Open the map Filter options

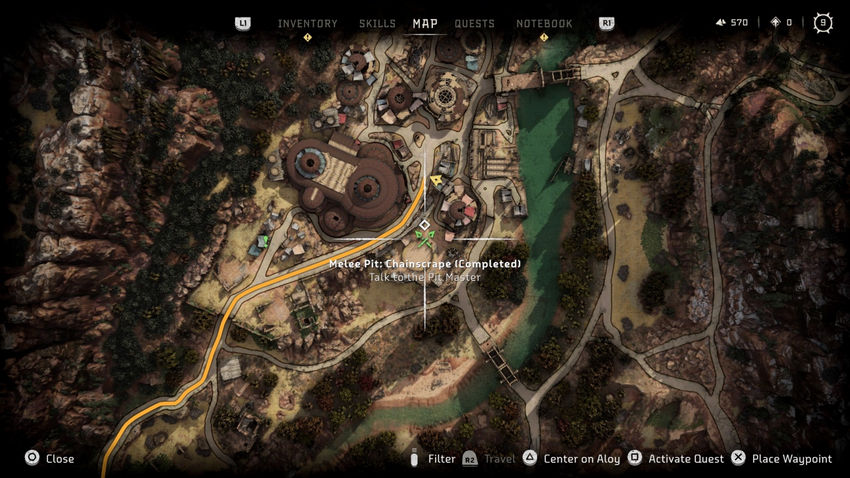(433, 459)
